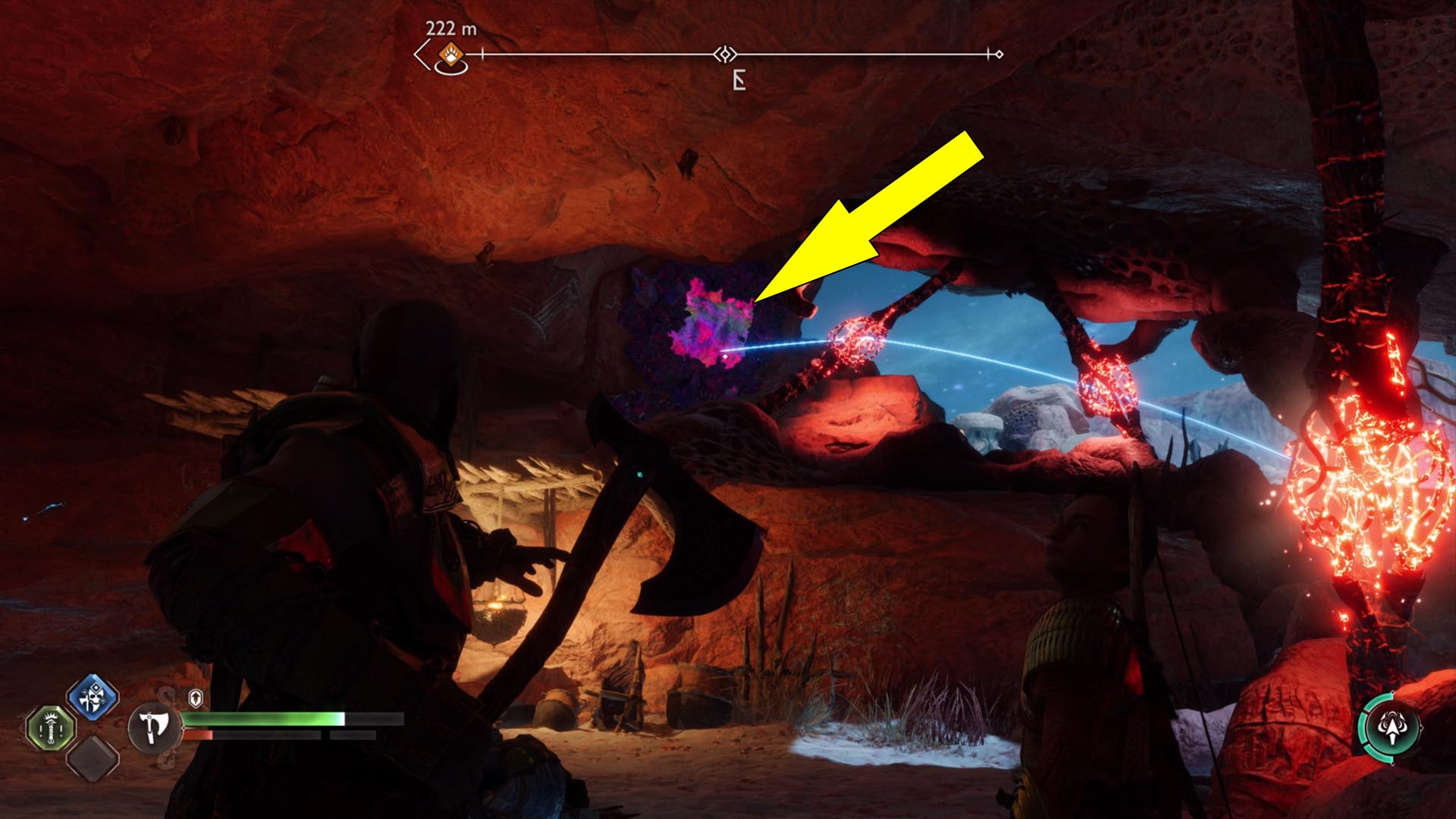
Task: Toggle the quest objective waypoint on the compass
Action: (x=450, y=55)
